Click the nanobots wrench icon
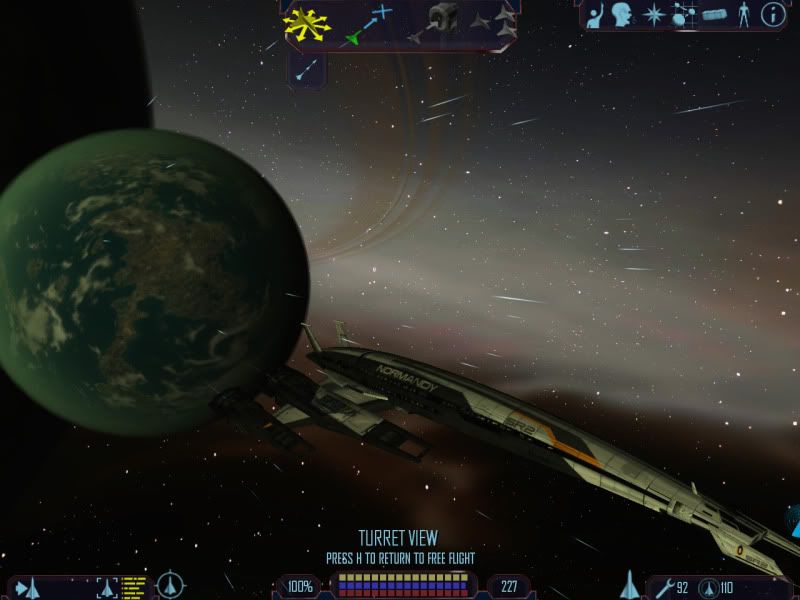The image size is (800, 600). tap(663, 587)
